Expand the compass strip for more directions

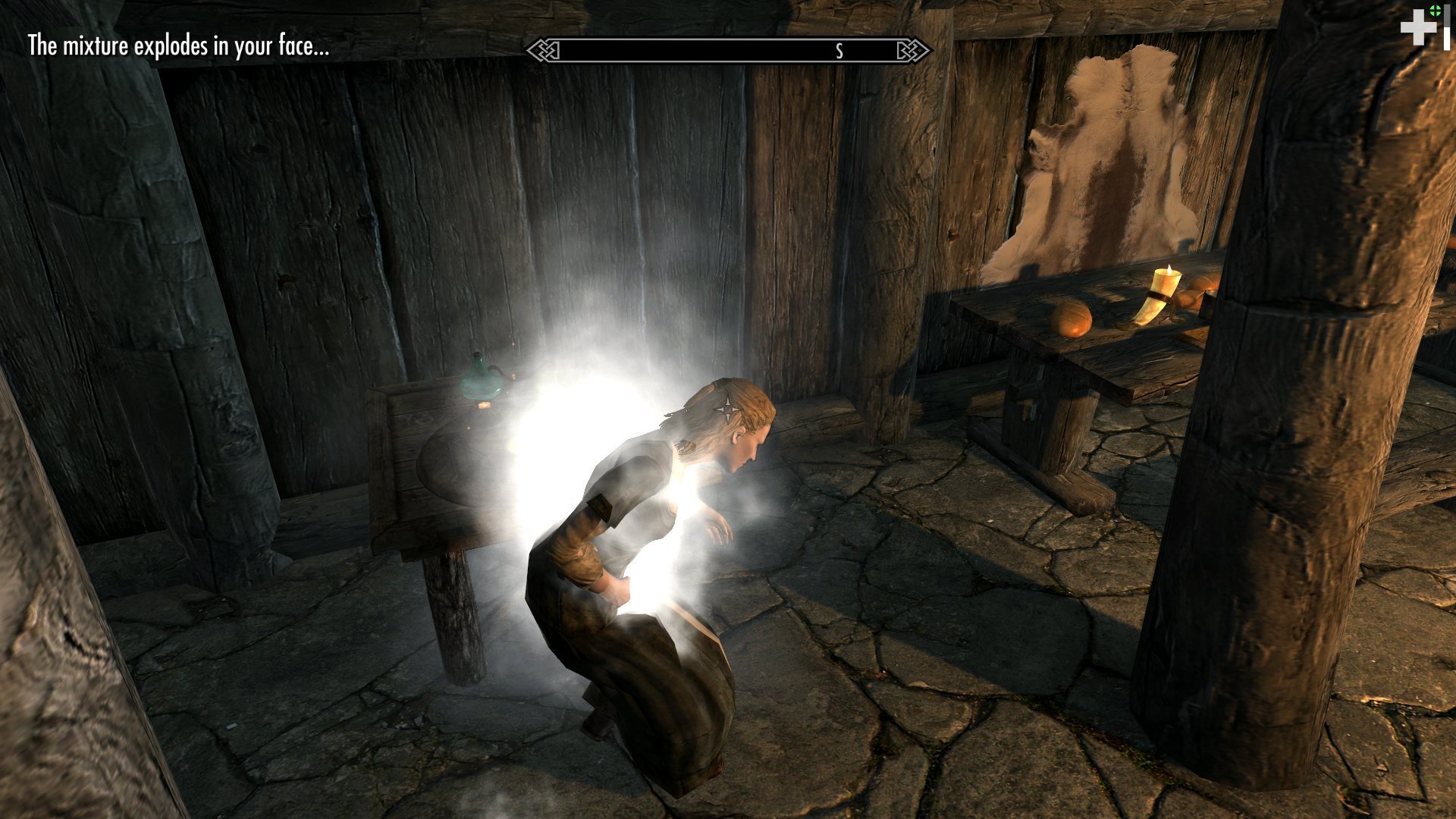[728, 51]
